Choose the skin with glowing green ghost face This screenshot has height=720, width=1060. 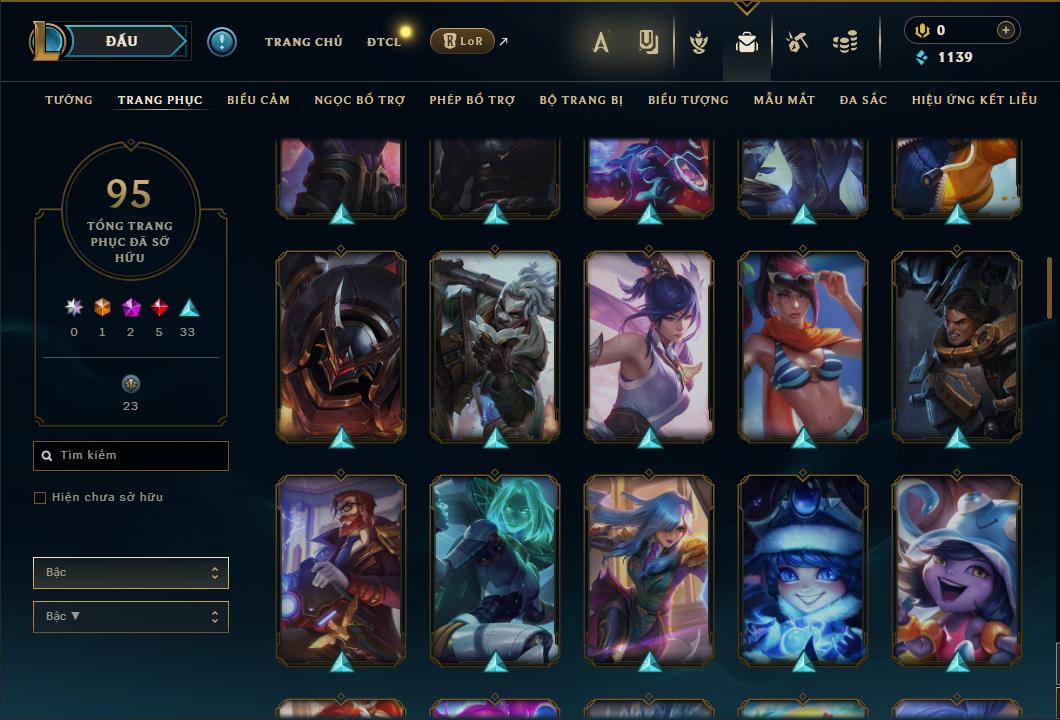[x=495, y=569]
